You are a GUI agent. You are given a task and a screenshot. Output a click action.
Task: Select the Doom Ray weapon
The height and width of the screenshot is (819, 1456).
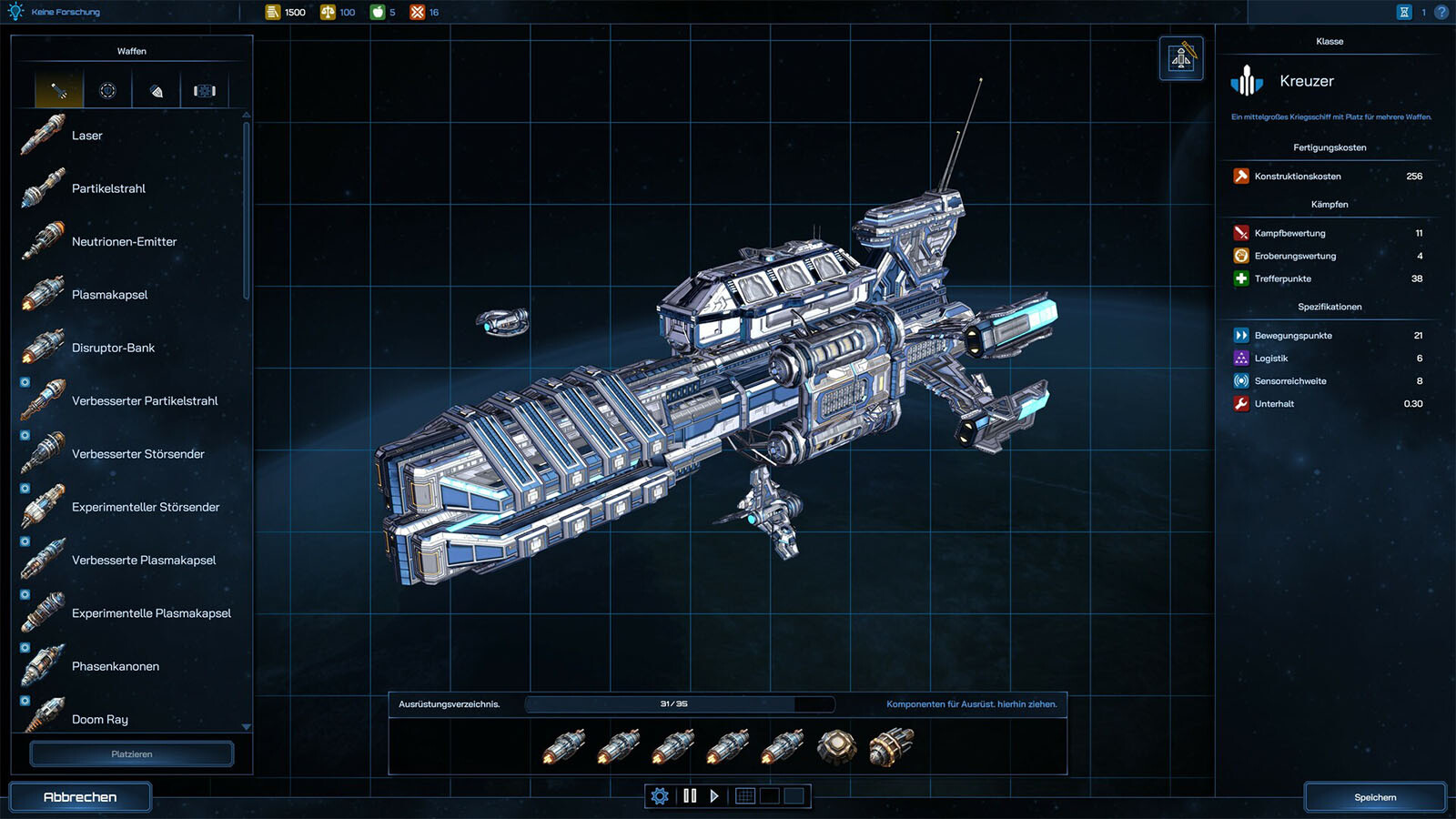click(99, 719)
